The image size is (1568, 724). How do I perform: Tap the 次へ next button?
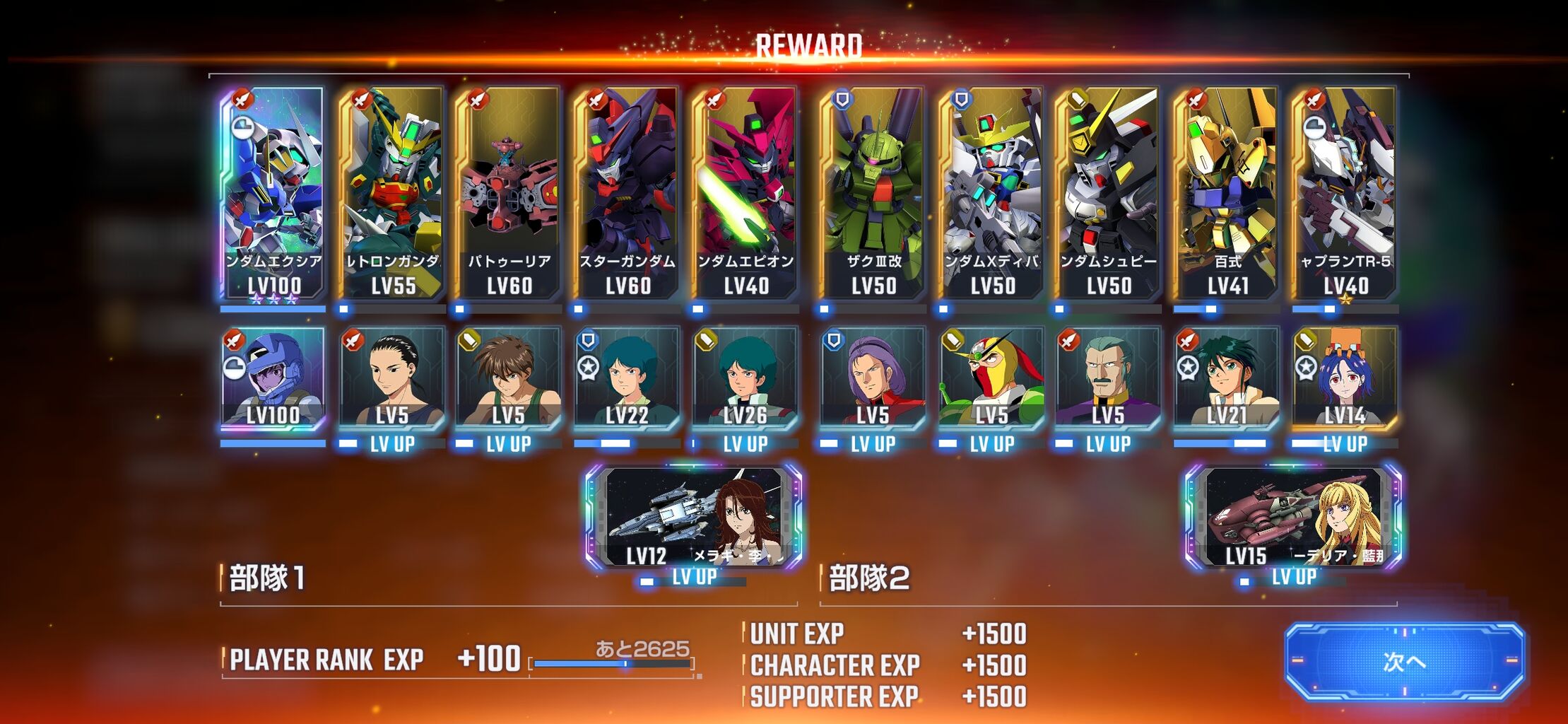click(1404, 662)
